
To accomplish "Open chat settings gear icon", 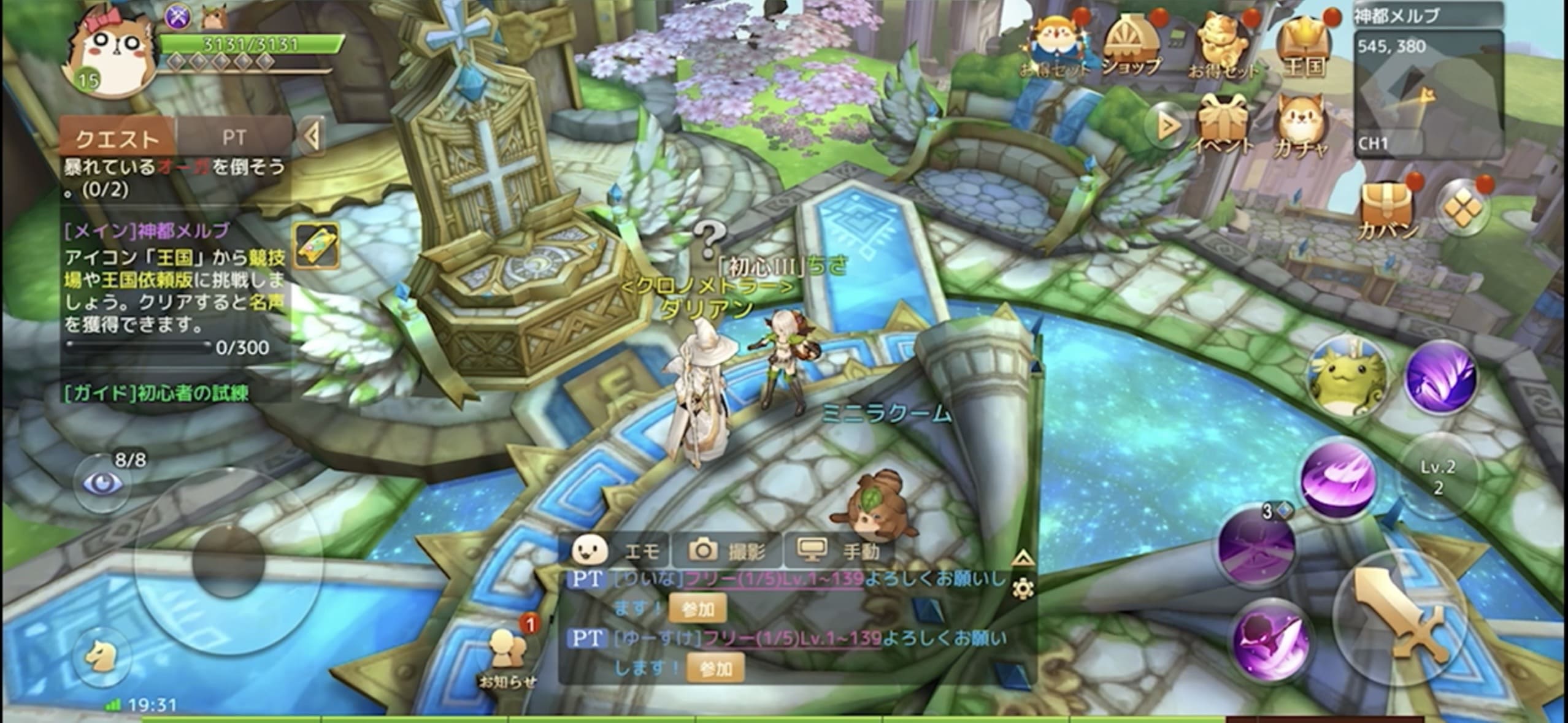I will pos(1023,589).
